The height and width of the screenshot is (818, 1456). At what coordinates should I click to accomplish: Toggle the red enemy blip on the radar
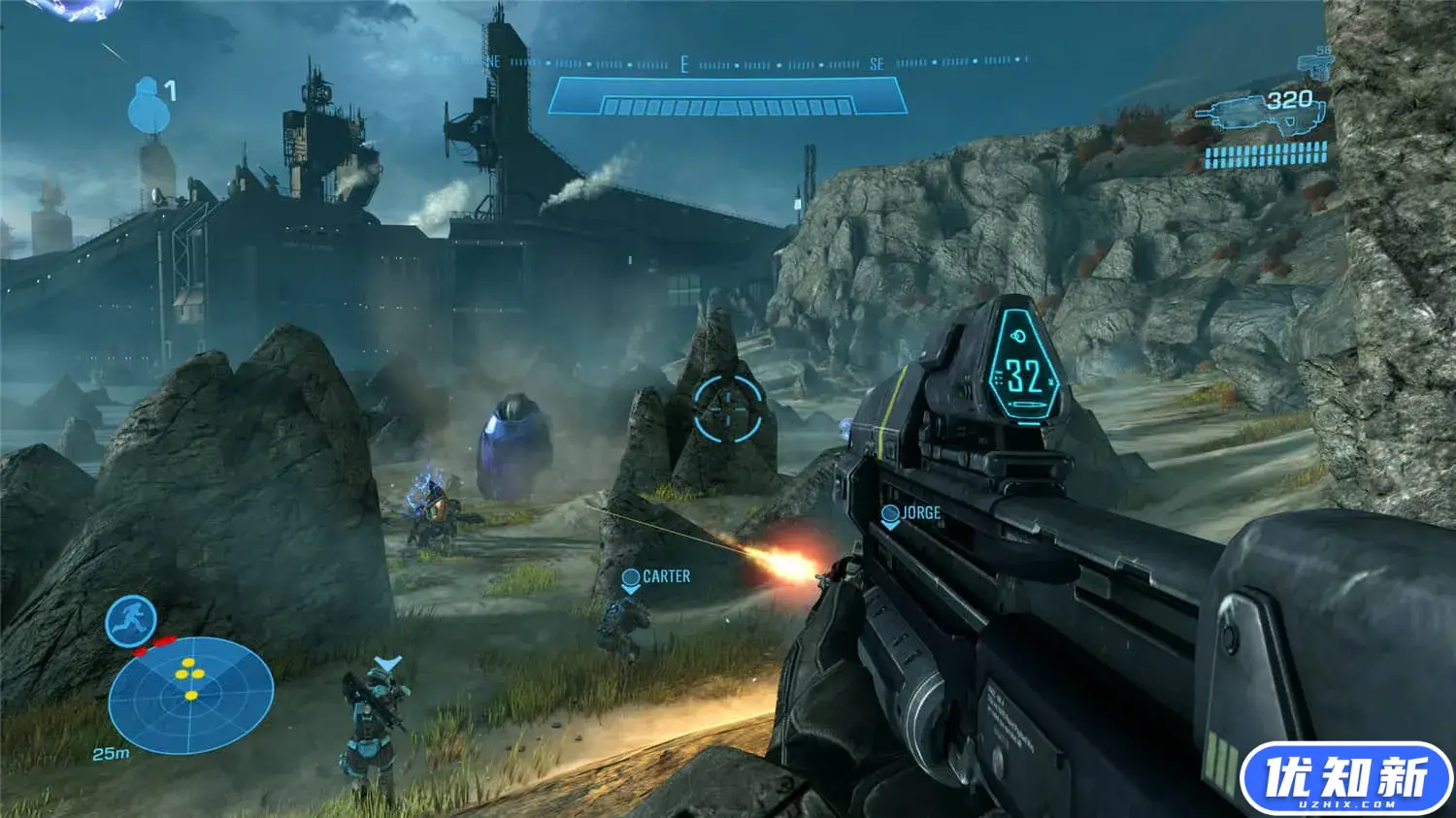167,639
